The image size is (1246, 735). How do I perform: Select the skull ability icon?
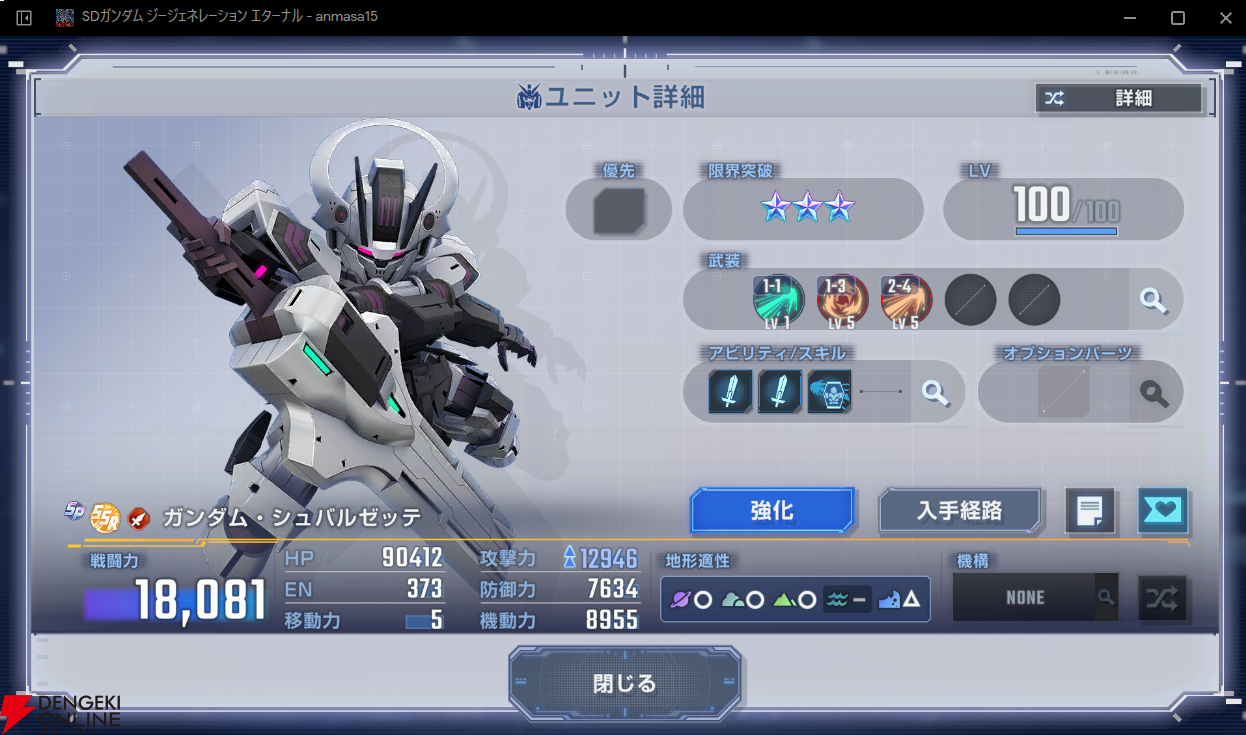pyautogui.click(x=830, y=392)
